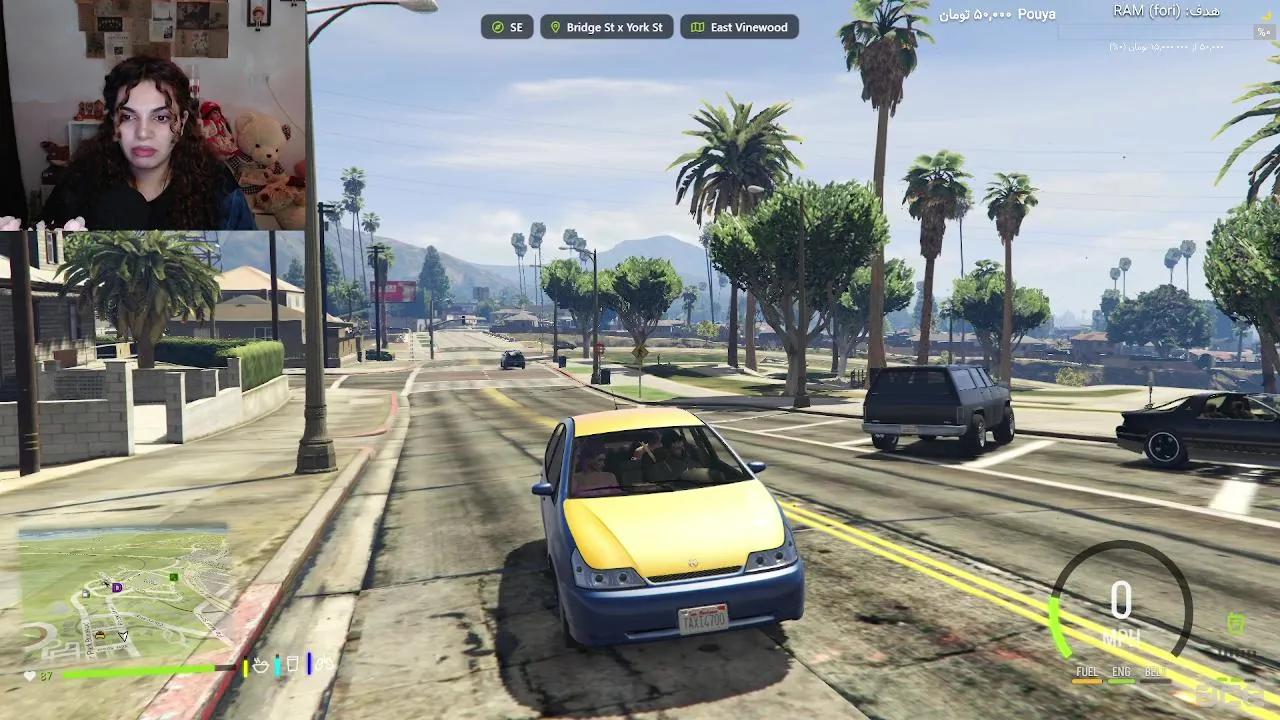This screenshot has height=720, width=1280.
Task: Click the heart health icon
Action: [x=29, y=675]
